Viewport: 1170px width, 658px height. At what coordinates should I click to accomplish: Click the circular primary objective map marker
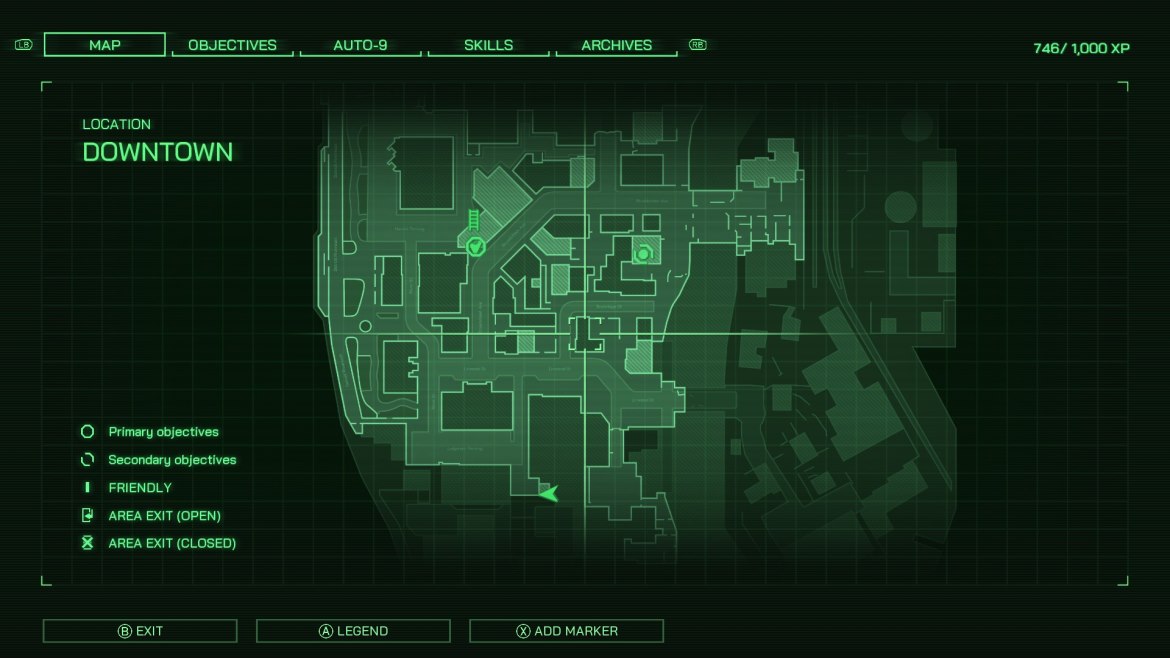point(642,255)
